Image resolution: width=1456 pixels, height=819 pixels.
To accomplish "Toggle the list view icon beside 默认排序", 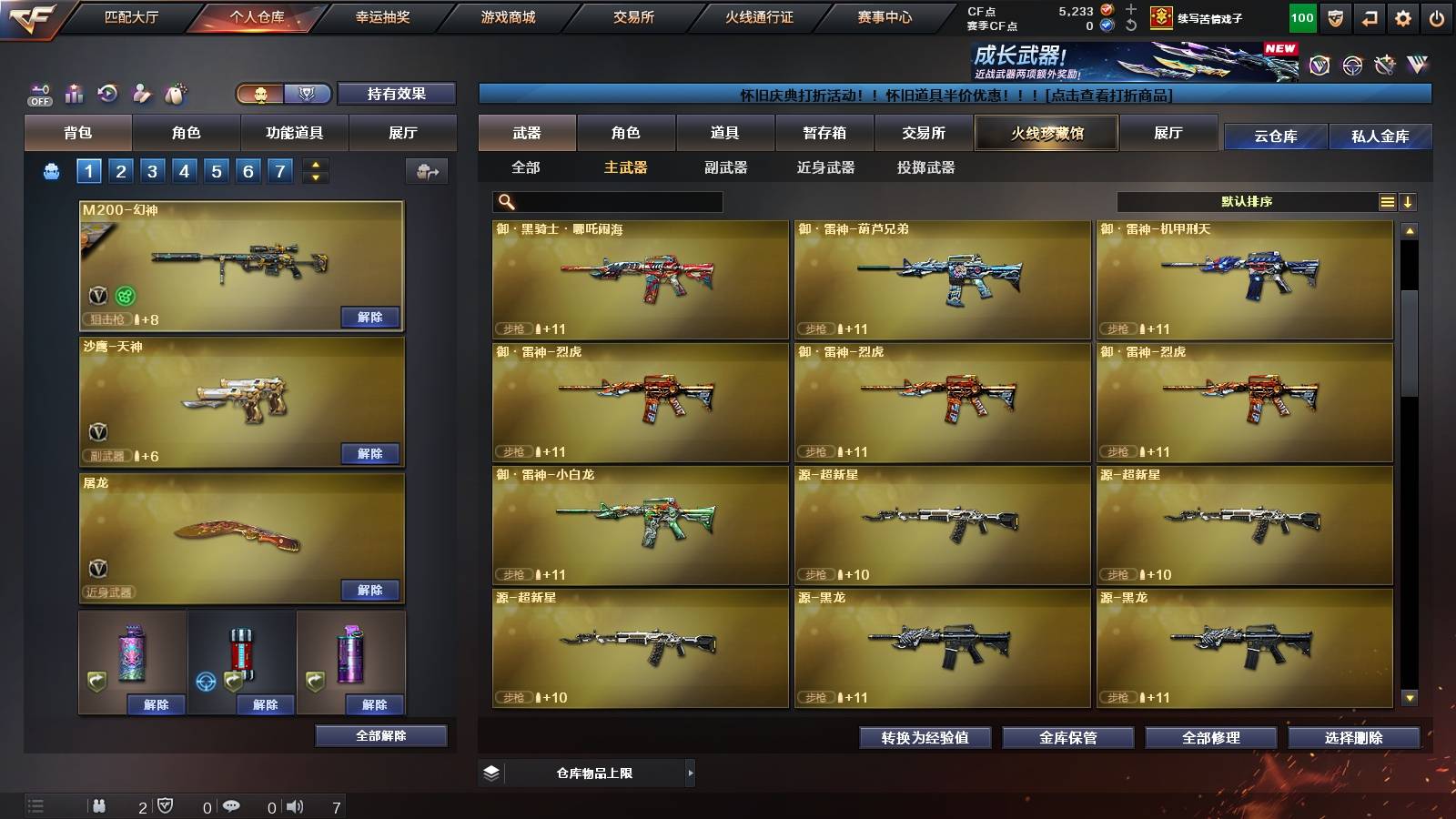I will 1387,201.
